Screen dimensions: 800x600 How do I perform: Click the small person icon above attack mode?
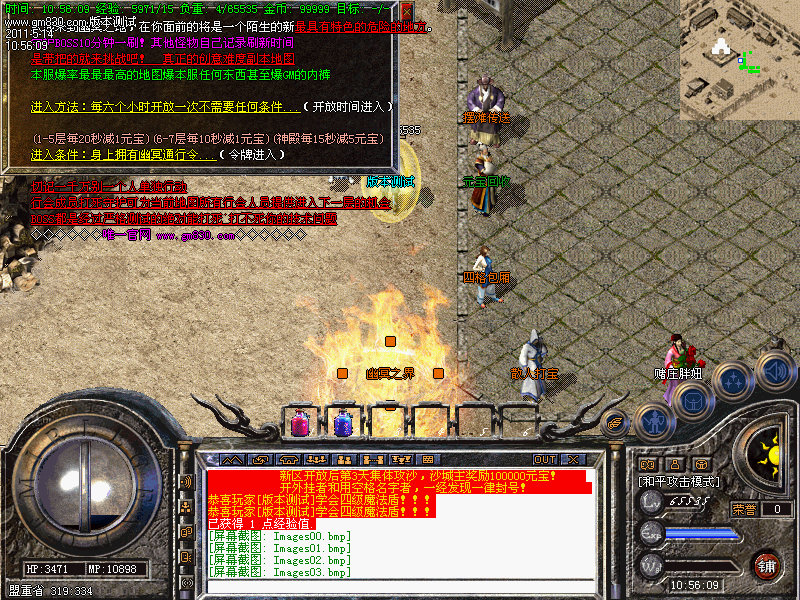[673, 464]
